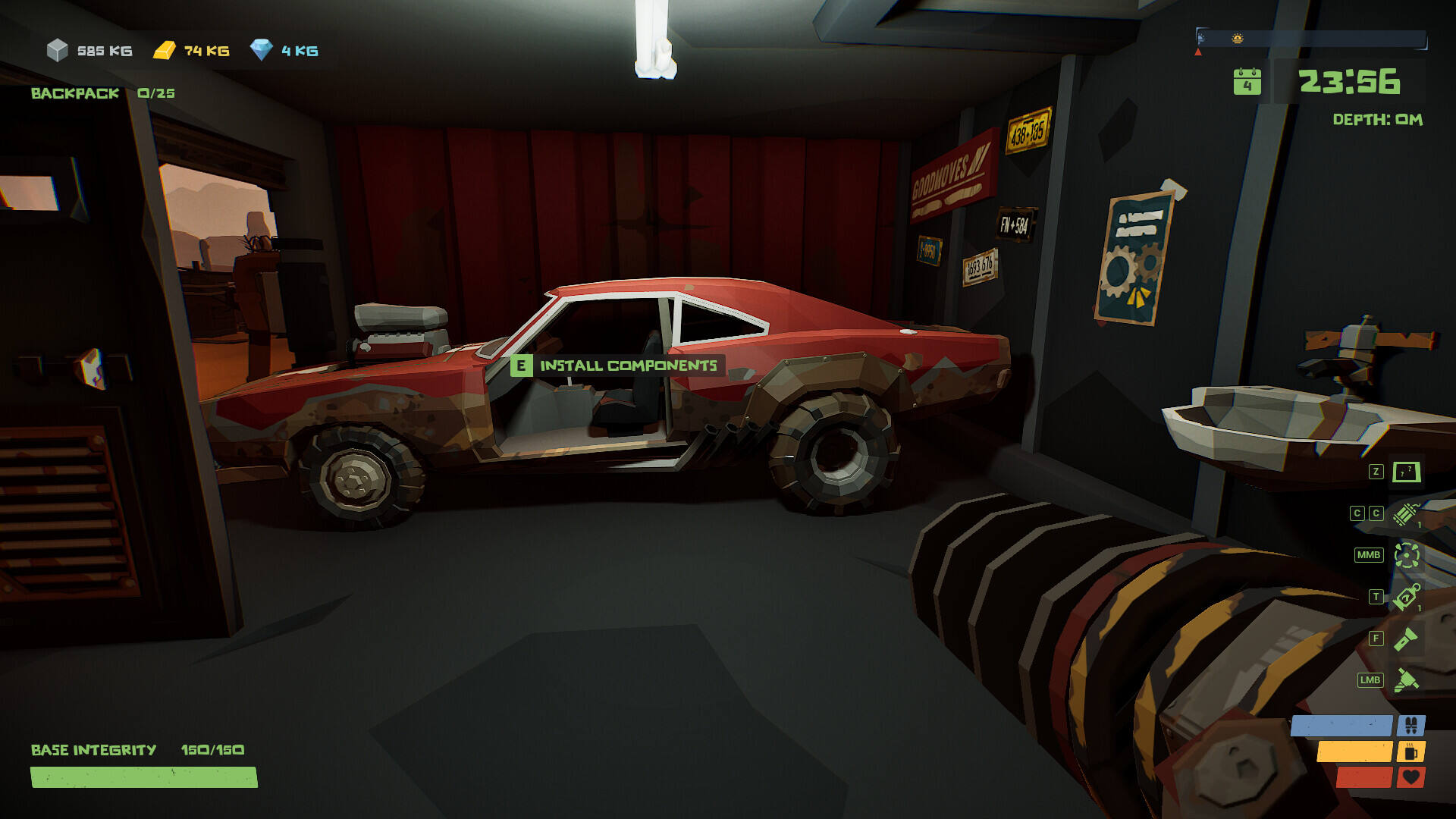Viewport: 1456px width, 819px height.
Task: Select the tag marker item icon
Action: 1407,597
